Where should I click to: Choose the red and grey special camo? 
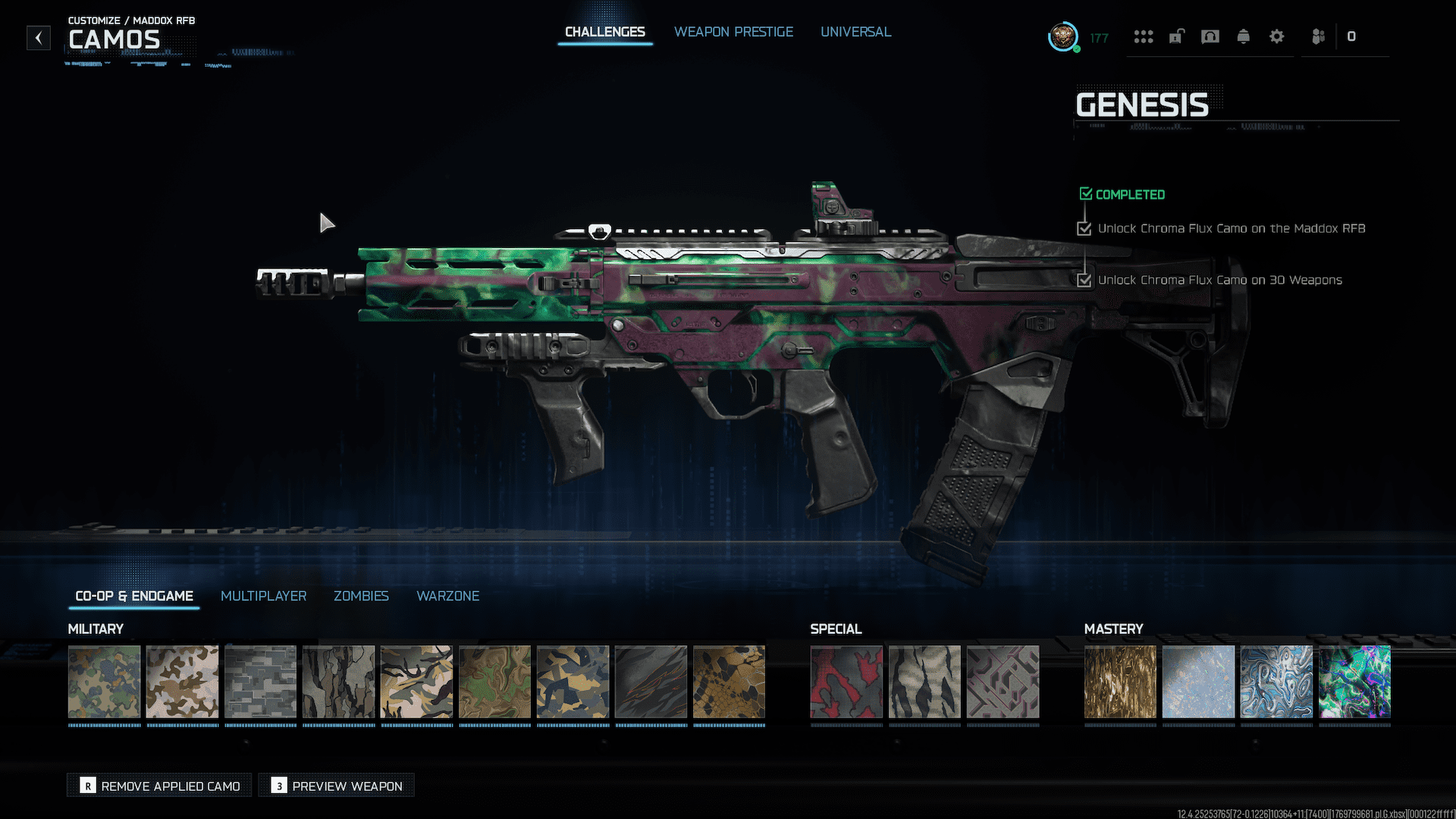pyautogui.click(x=846, y=682)
